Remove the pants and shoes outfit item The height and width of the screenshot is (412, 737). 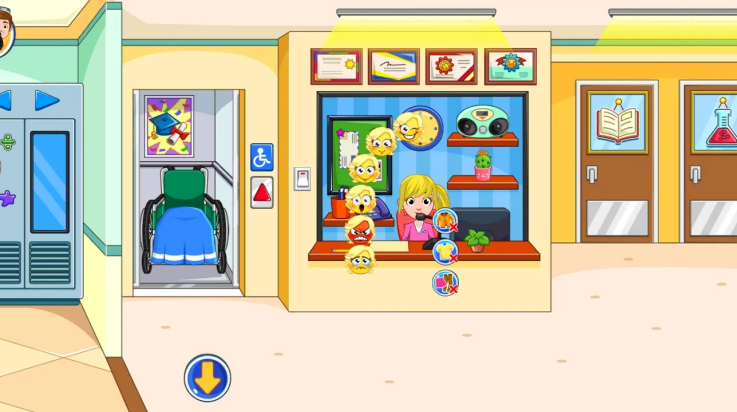point(445,283)
